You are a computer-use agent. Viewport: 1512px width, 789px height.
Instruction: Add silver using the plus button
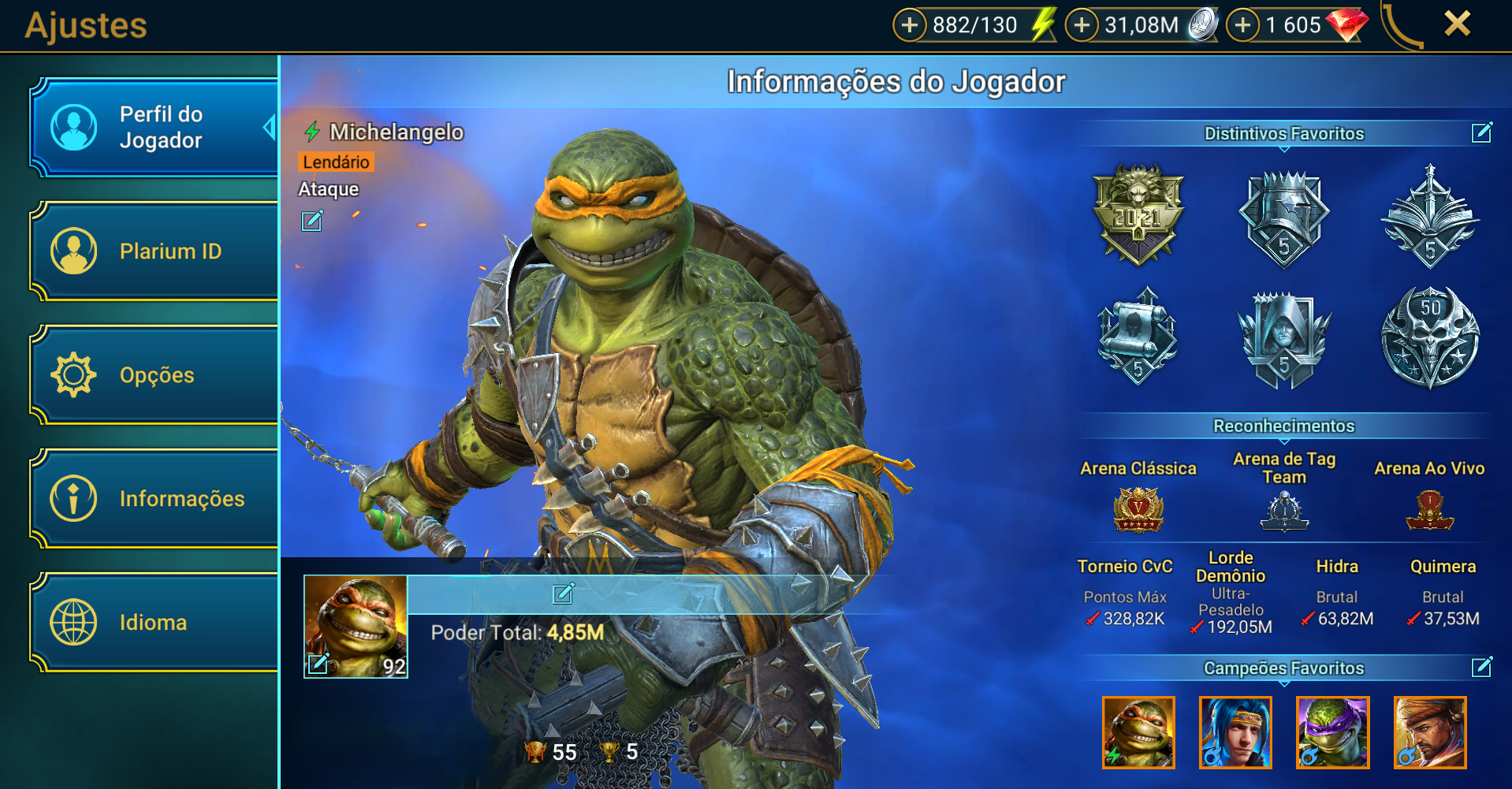(1082, 25)
